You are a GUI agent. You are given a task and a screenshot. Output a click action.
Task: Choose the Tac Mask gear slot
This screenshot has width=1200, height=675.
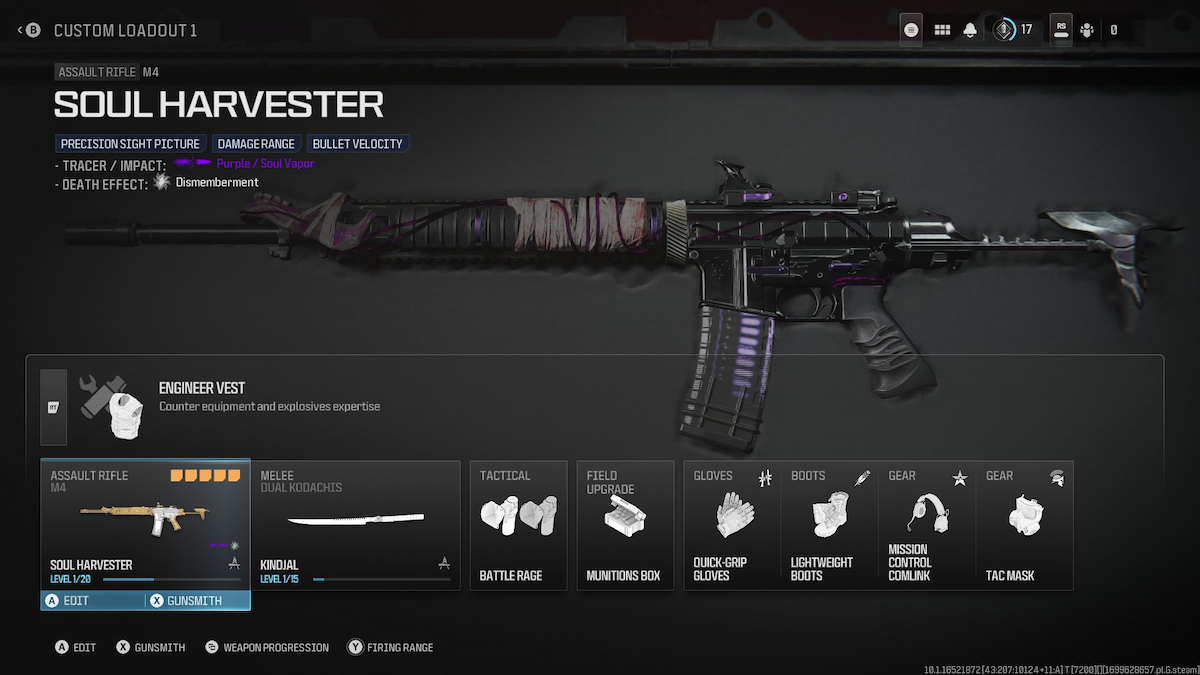click(x=1024, y=524)
